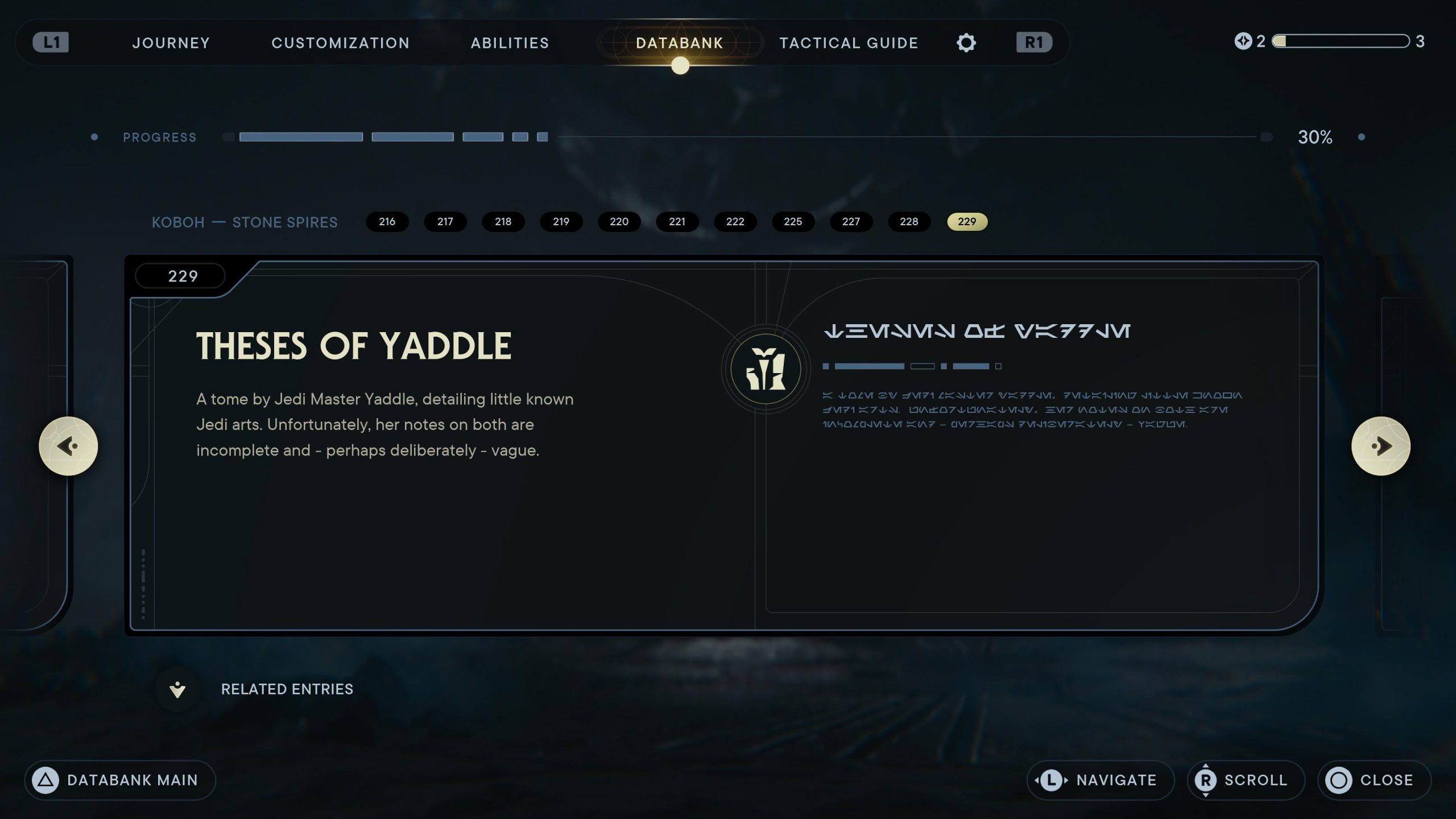
Task: Go to previous entry with left arrow
Action: pos(68,446)
